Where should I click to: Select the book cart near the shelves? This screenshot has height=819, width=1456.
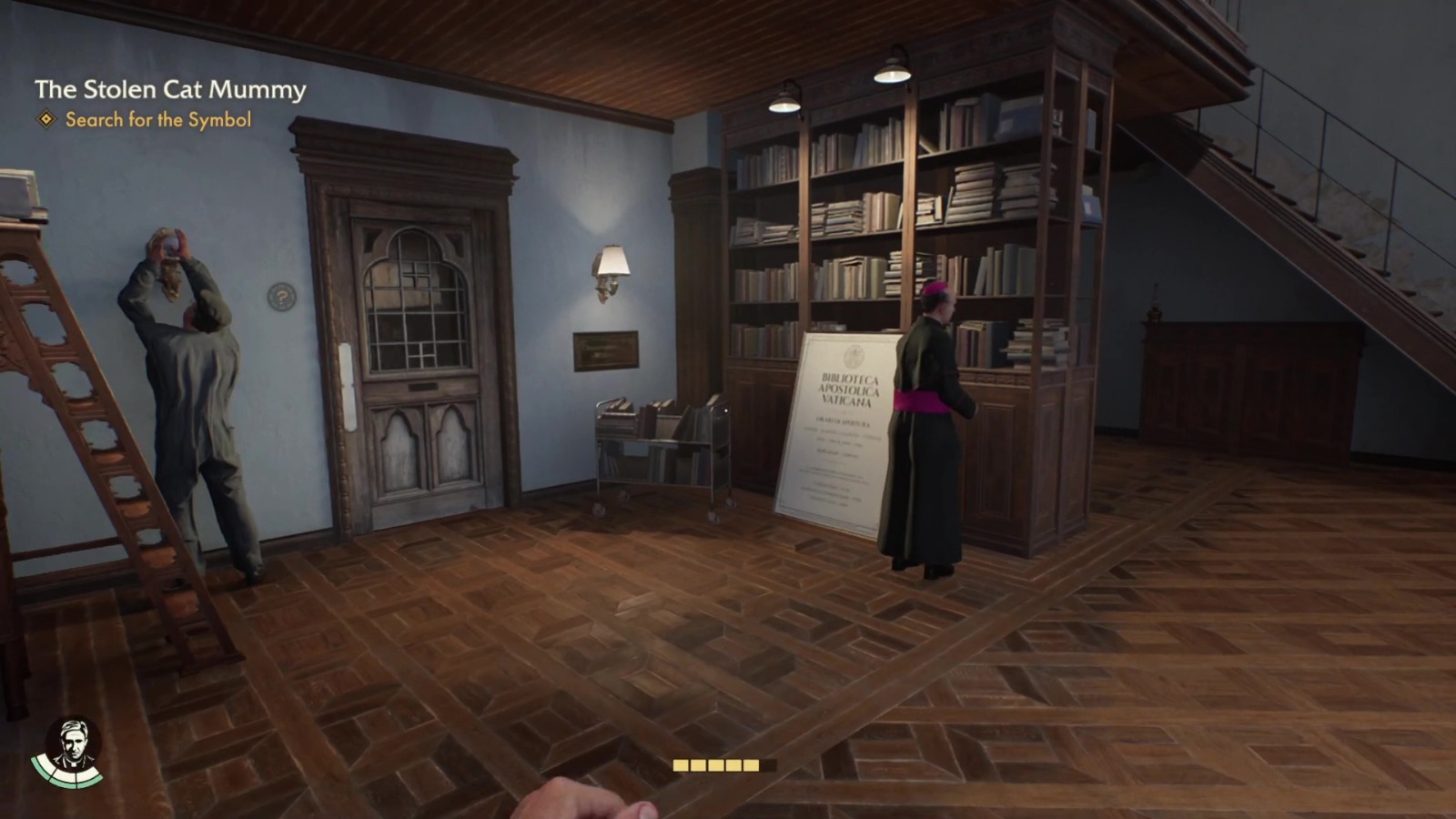660,446
